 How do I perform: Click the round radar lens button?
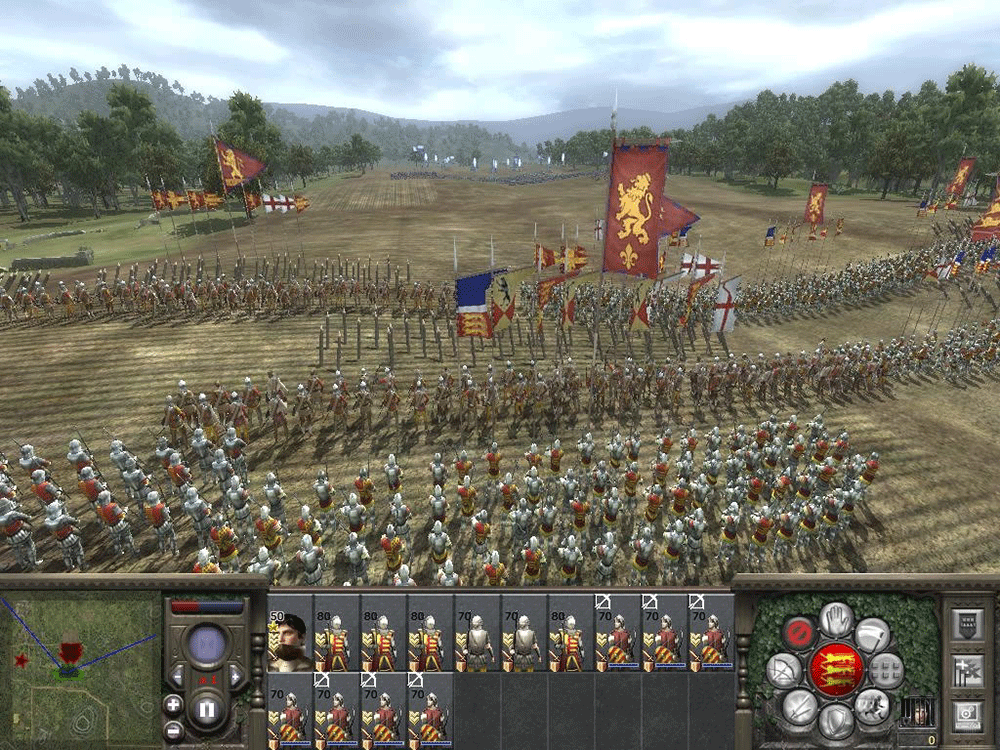click(x=207, y=645)
